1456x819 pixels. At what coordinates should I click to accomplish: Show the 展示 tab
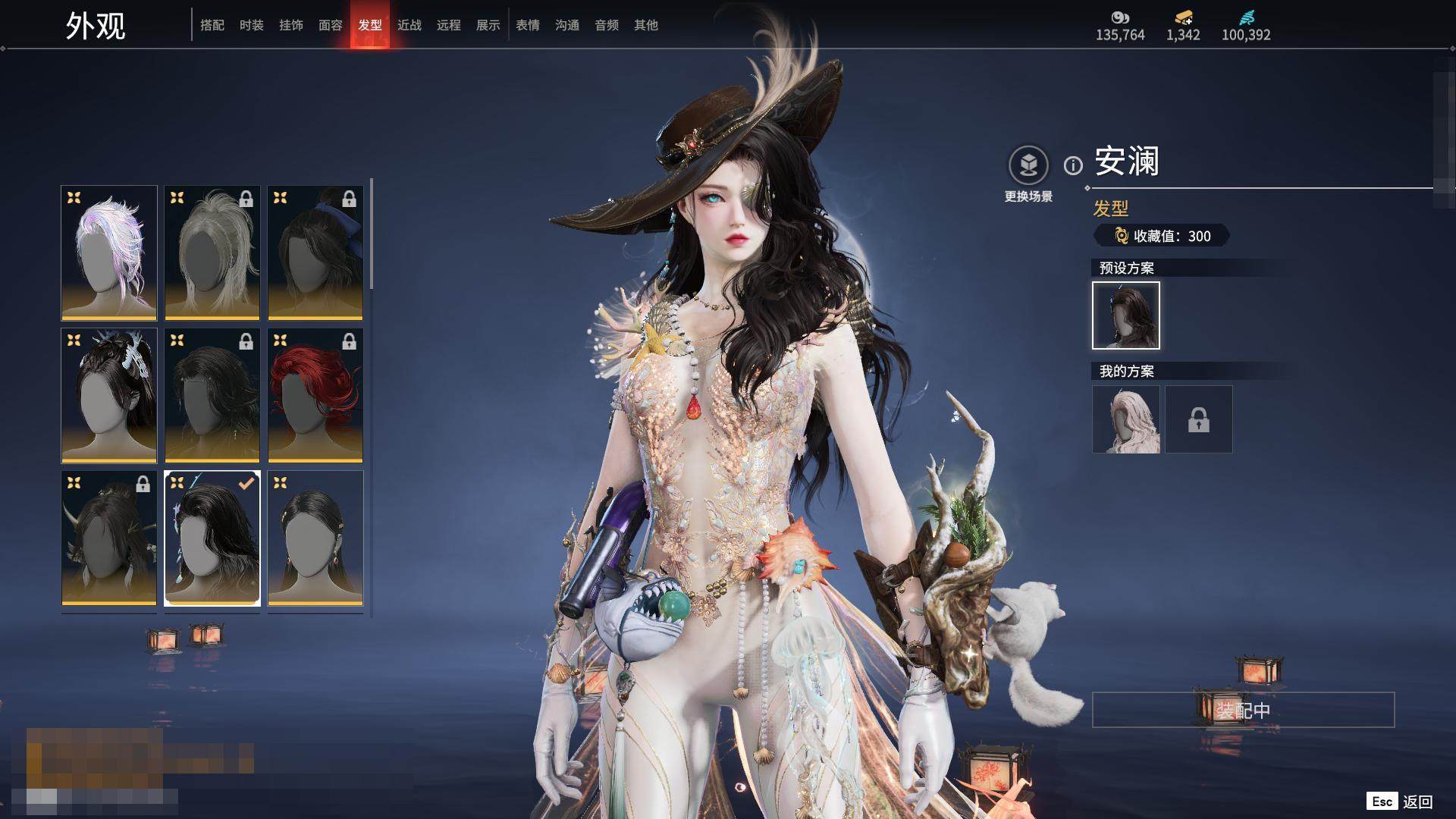click(488, 25)
